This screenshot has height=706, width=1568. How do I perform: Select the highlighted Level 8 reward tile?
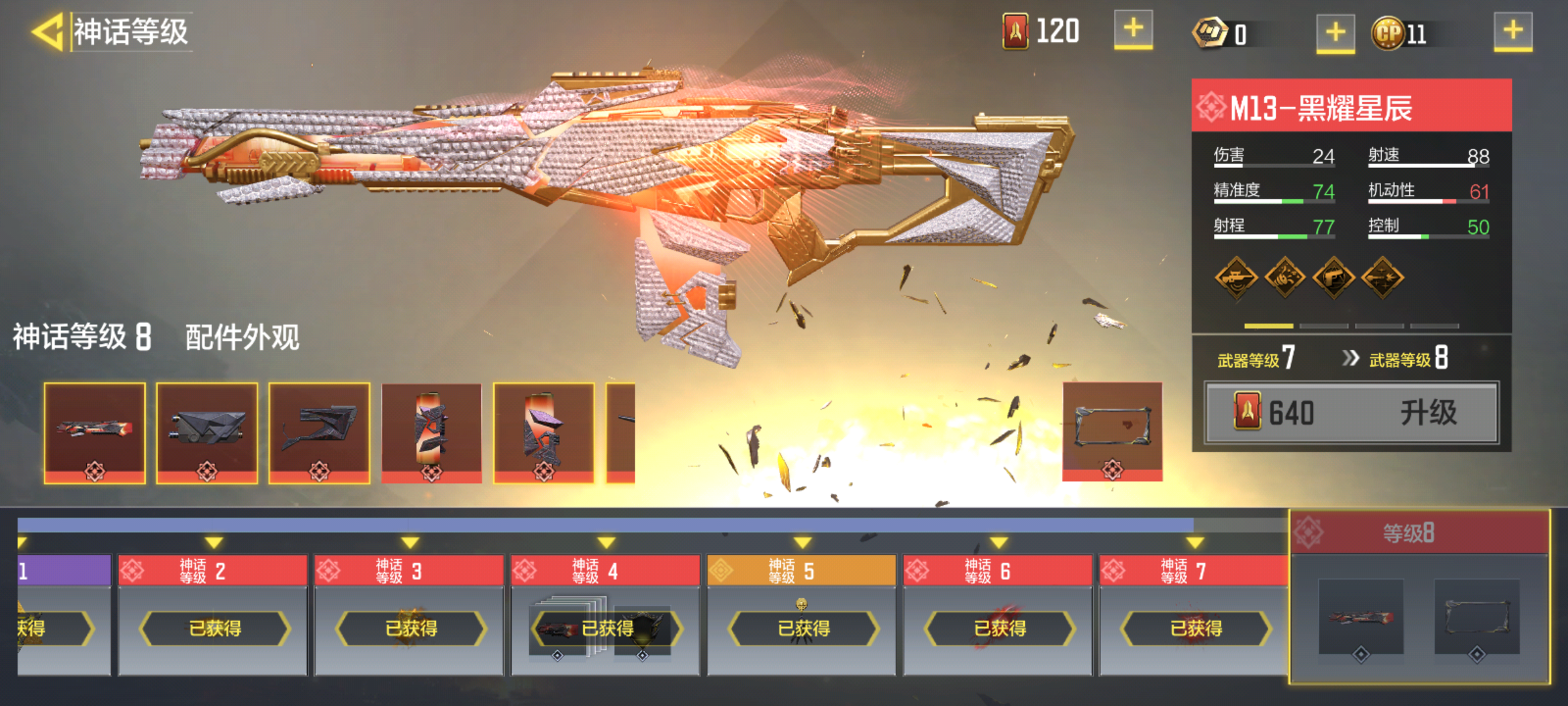[x=1419, y=596]
